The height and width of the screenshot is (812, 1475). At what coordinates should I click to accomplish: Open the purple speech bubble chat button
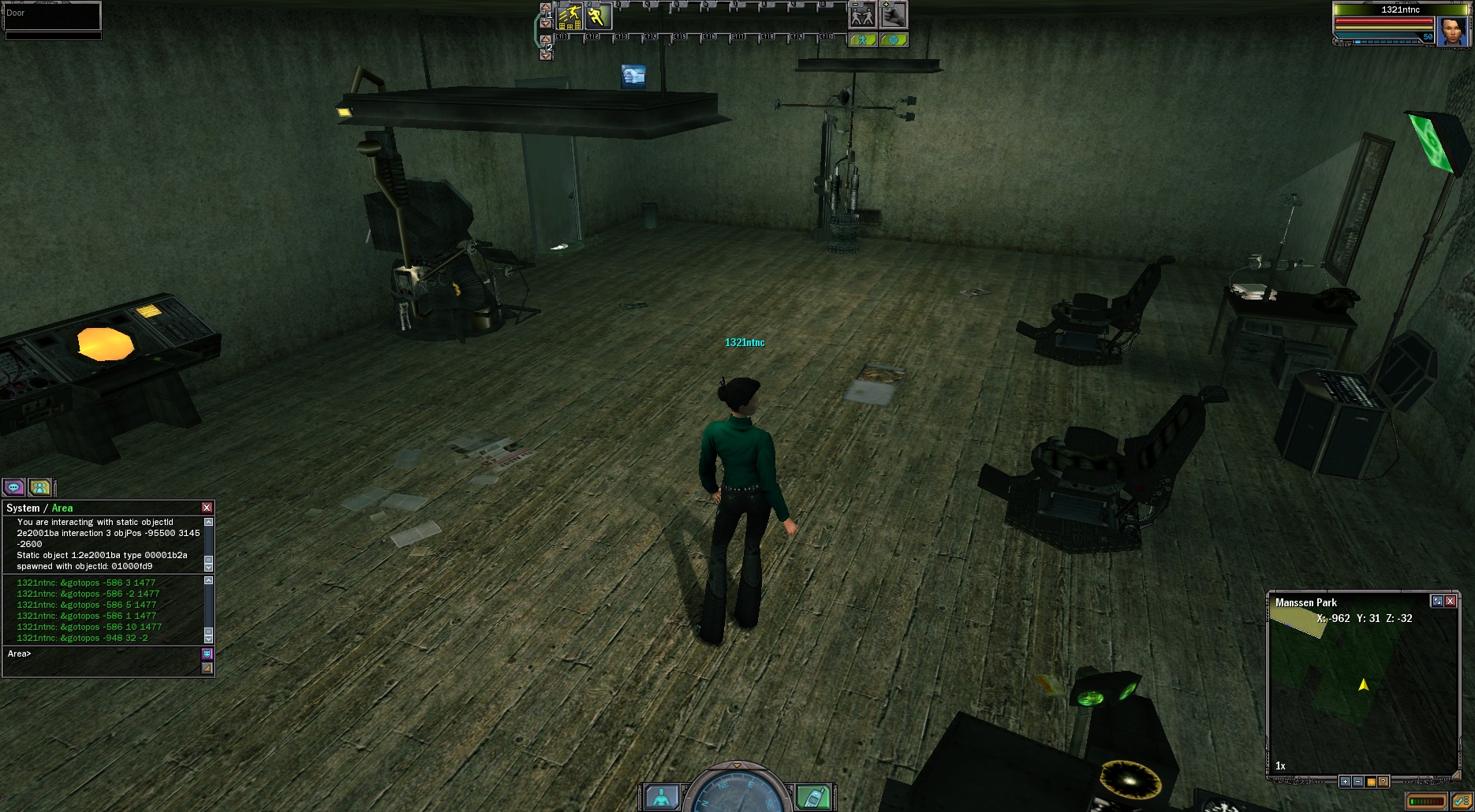coord(14,487)
